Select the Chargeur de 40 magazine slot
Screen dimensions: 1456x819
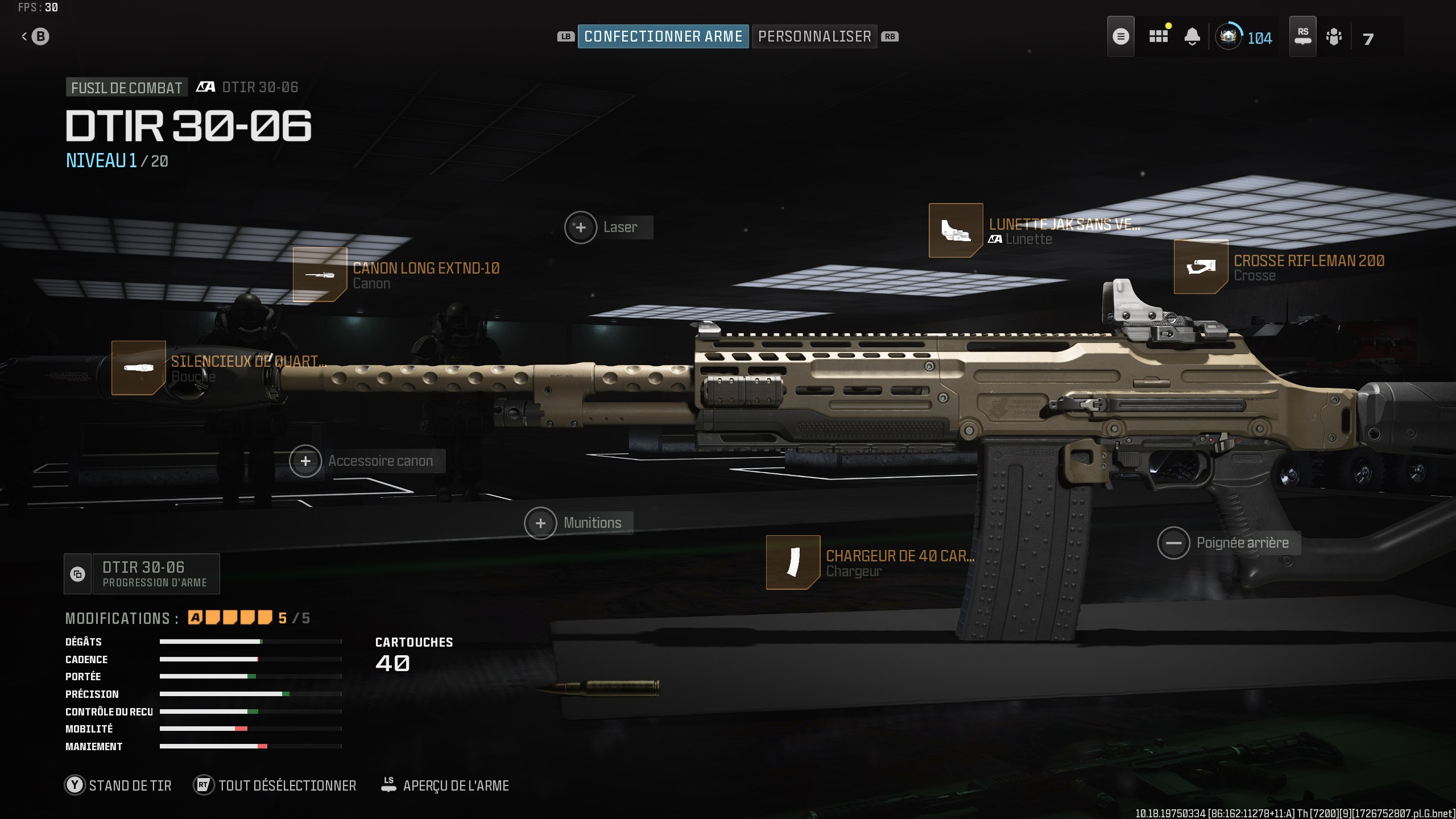point(793,562)
